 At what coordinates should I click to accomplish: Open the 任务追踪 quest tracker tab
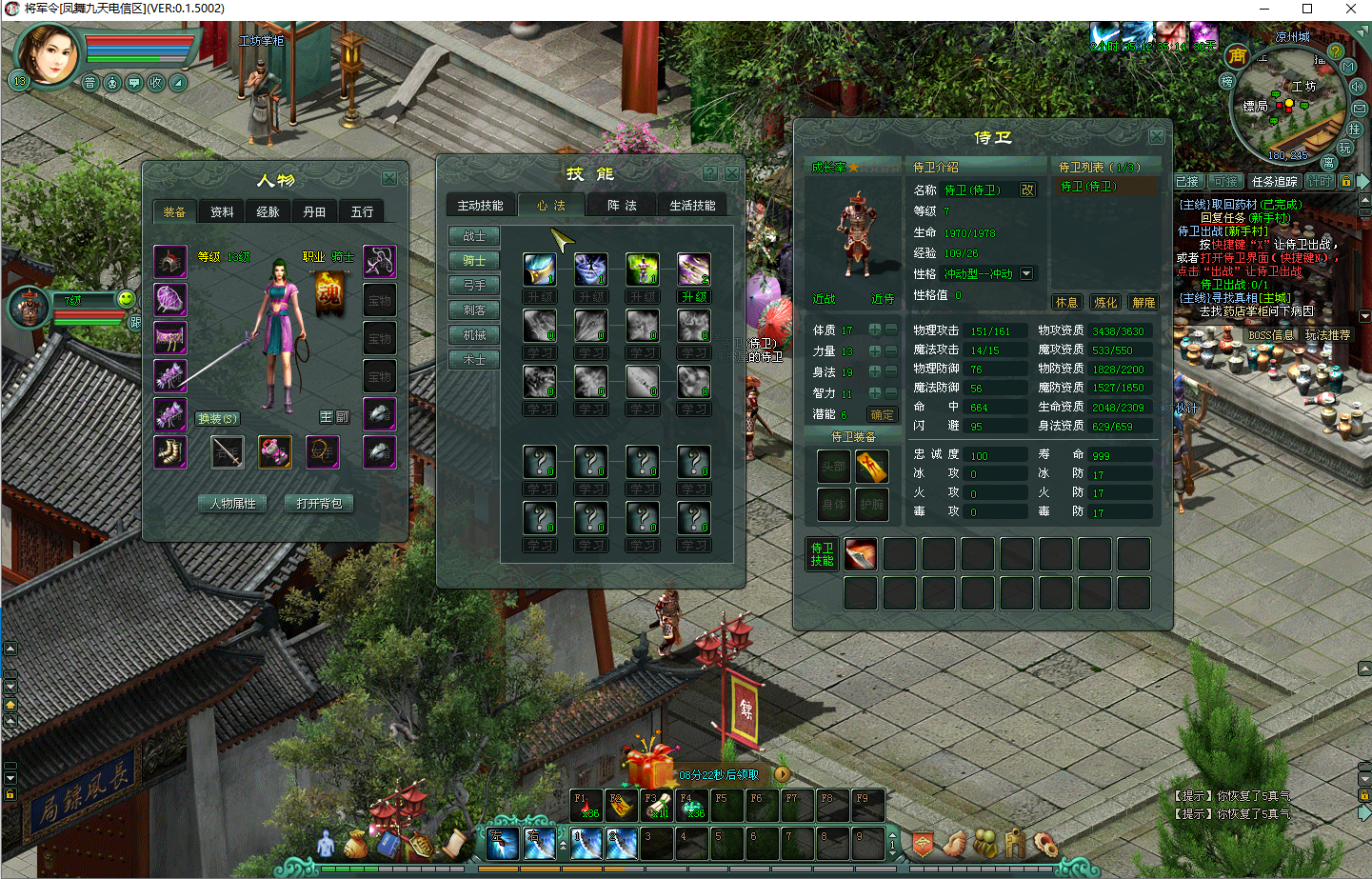[x=1274, y=182]
